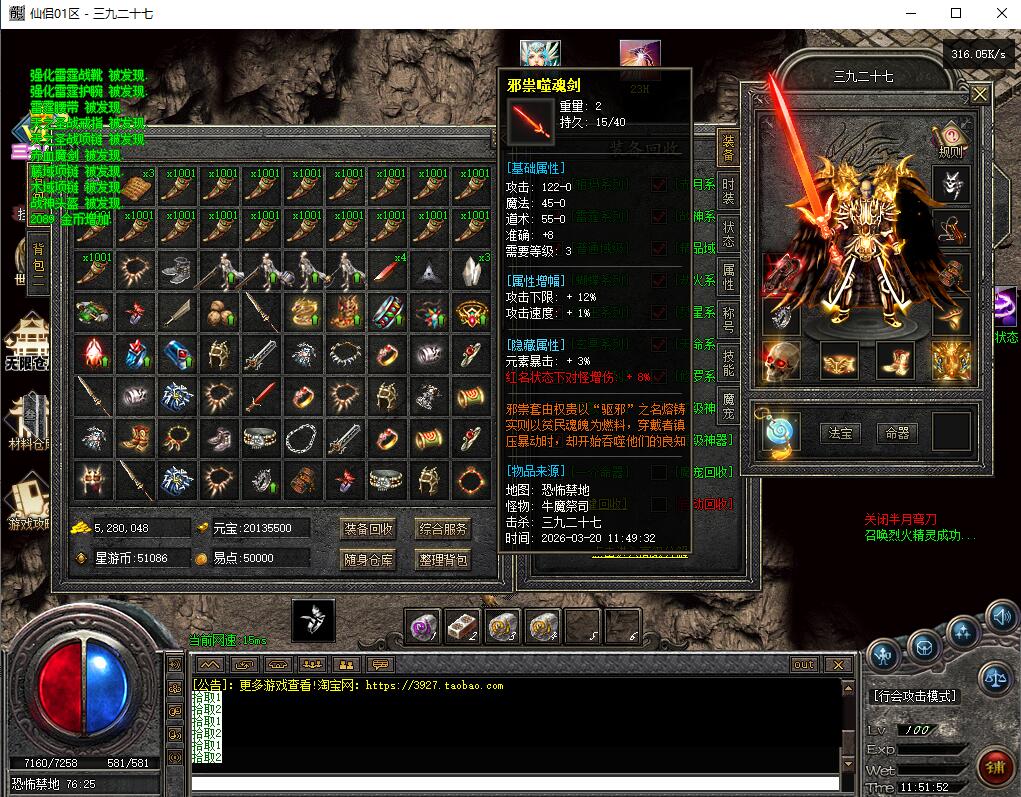Viewport: 1021px width, 797px height.
Task: Switch to the 时装 costume tab
Action: click(729, 191)
